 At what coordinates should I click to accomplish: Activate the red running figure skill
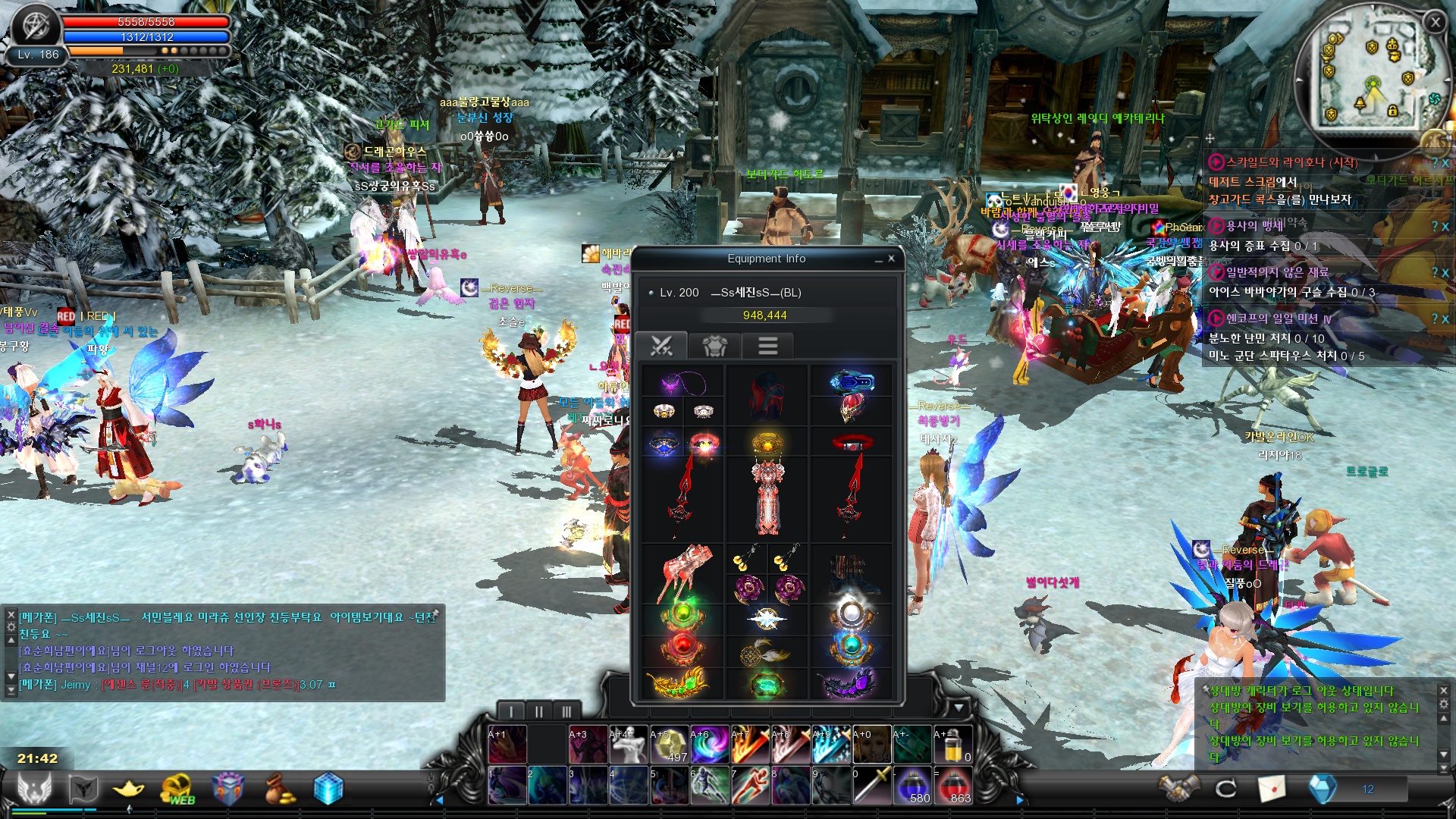pos(750,785)
